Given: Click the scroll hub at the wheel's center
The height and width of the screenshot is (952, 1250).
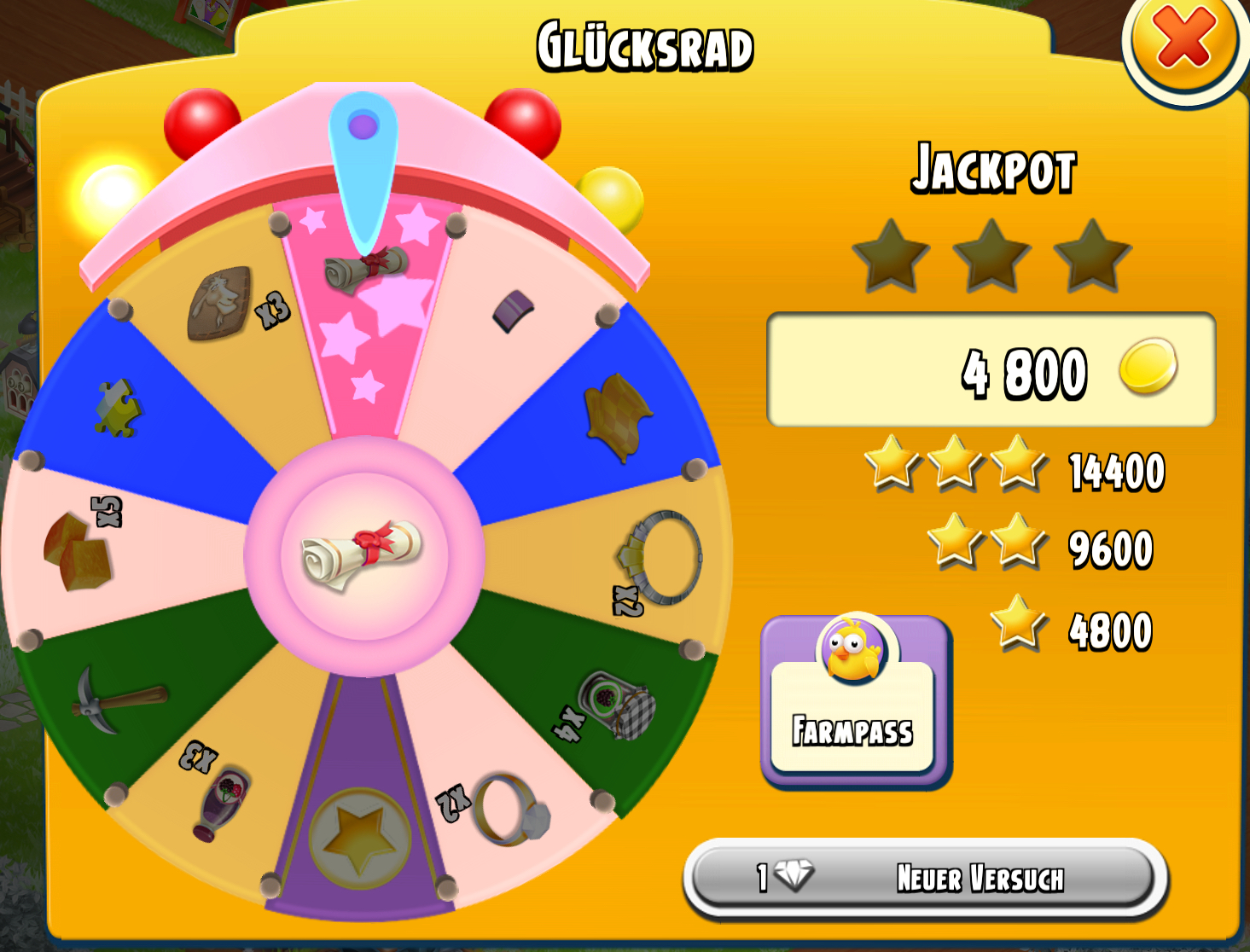Looking at the screenshot, I should [364, 554].
